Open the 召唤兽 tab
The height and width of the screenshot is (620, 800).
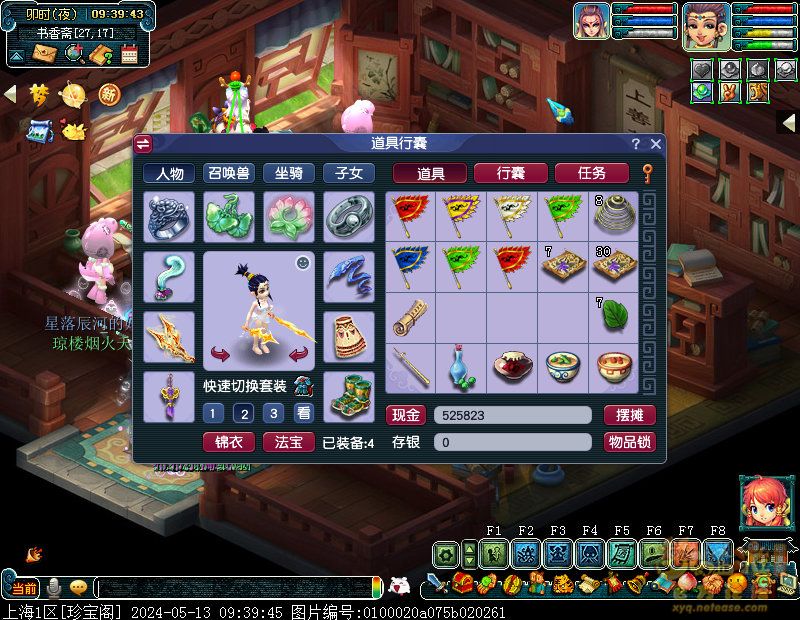click(x=228, y=173)
